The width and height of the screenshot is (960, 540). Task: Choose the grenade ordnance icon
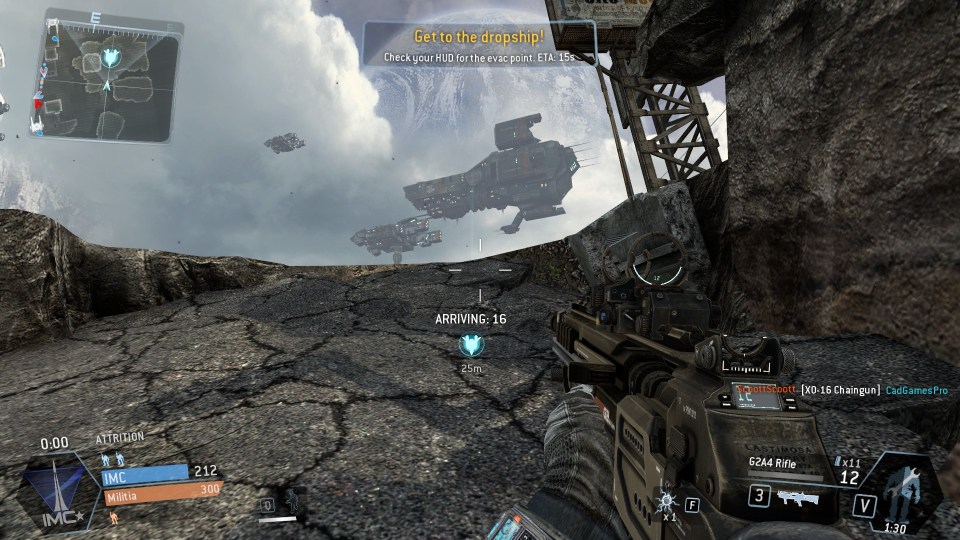pos(666,501)
